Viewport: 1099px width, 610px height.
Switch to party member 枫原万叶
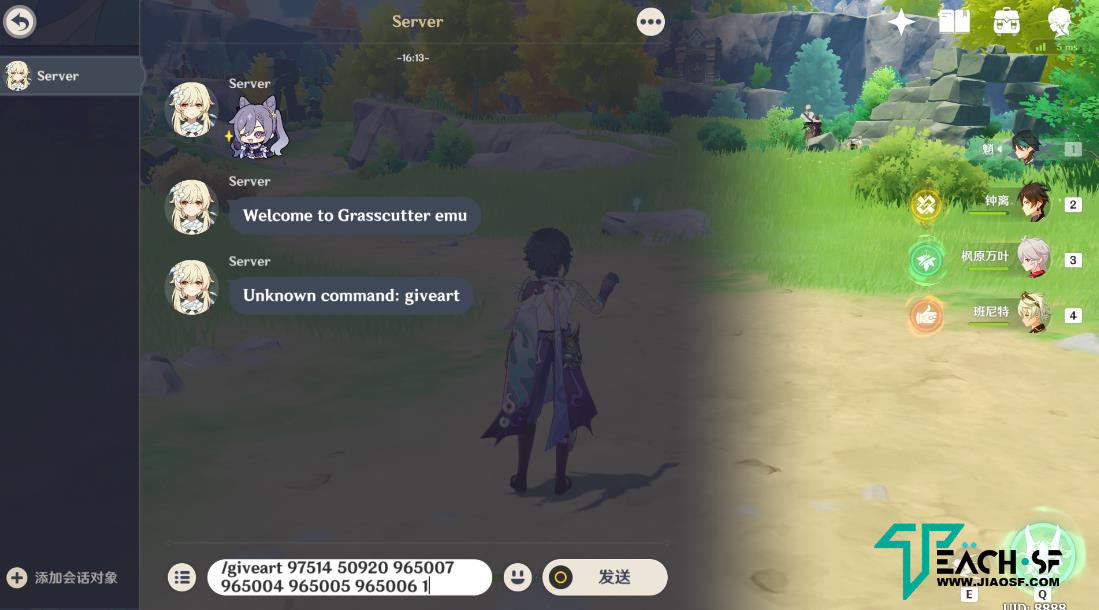click(x=1031, y=258)
